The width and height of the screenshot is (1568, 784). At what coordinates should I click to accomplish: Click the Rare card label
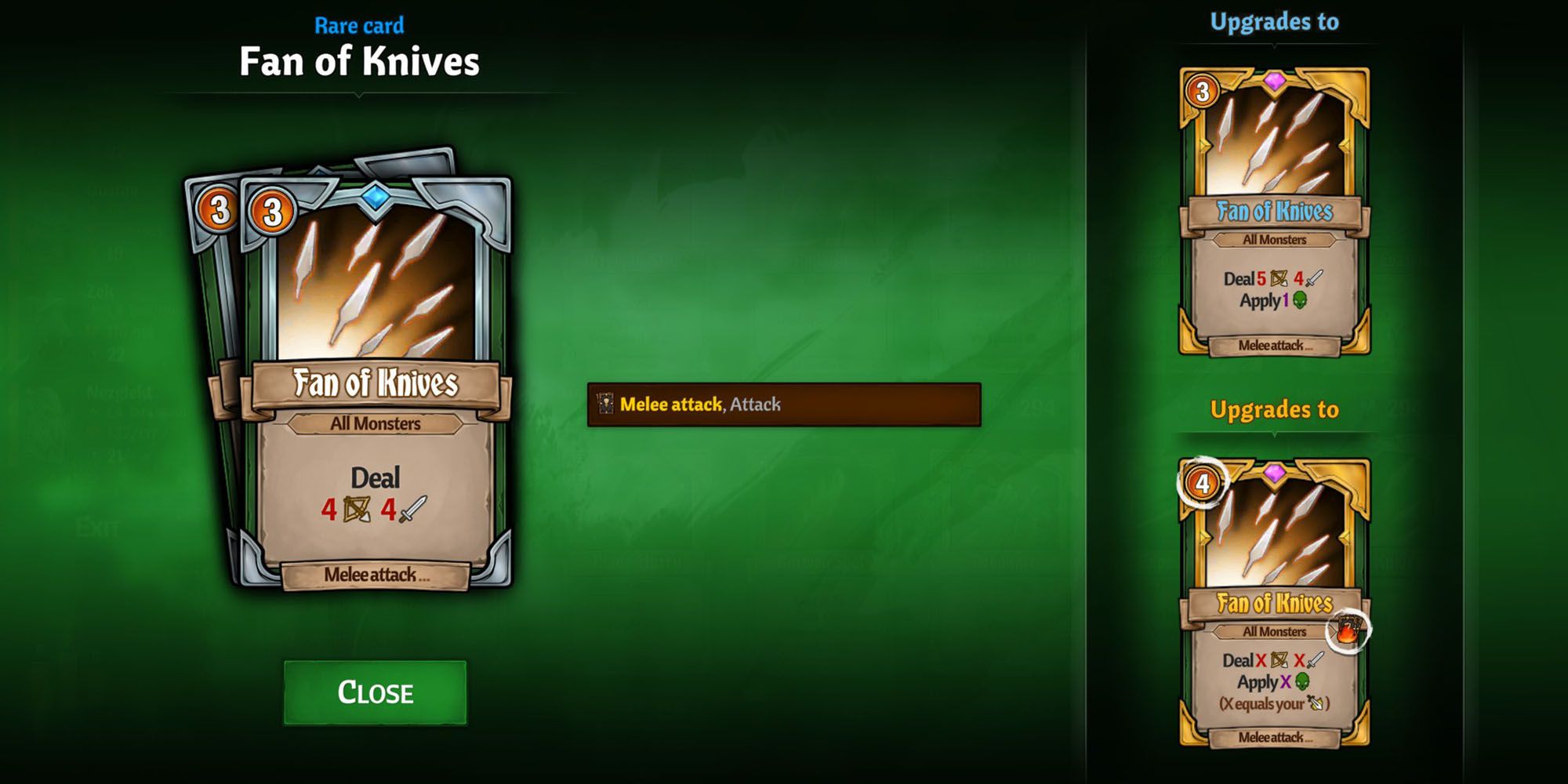[x=359, y=24]
